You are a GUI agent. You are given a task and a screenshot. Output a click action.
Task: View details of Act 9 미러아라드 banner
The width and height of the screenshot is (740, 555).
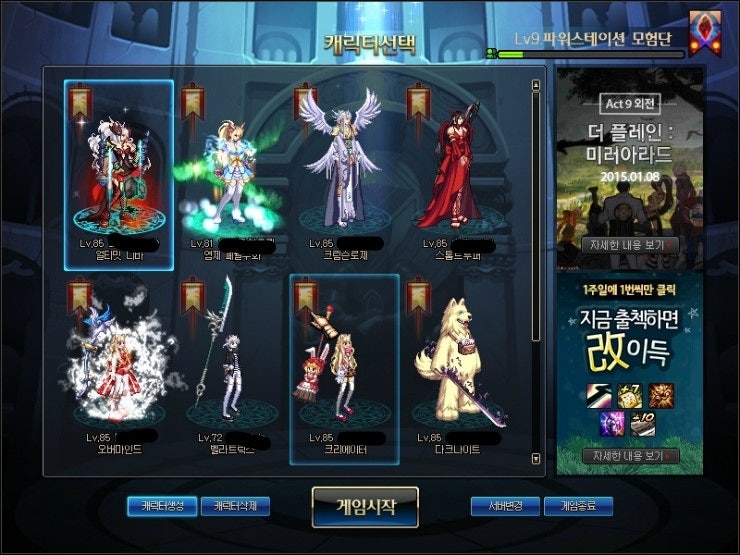(629, 244)
